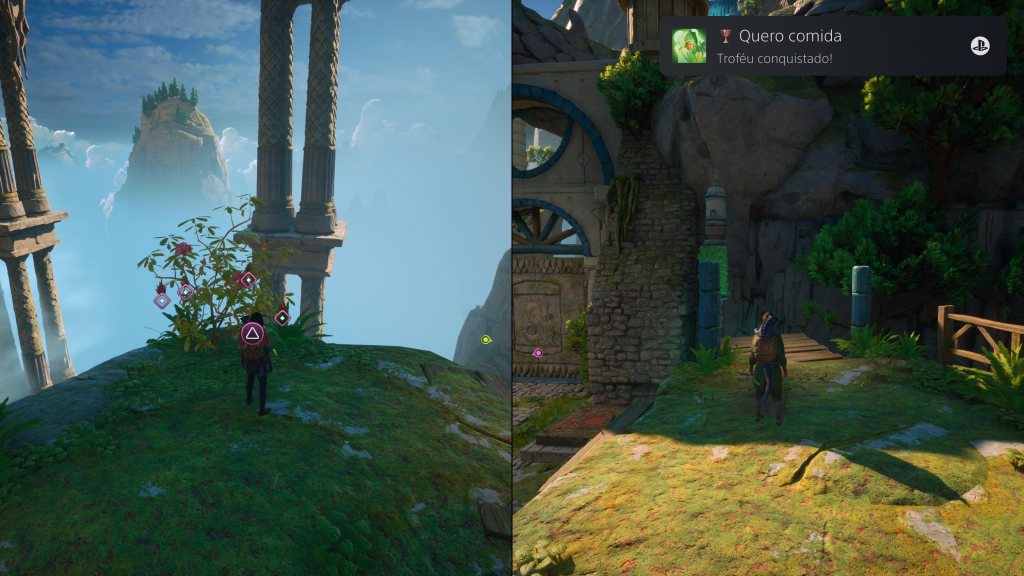Select the pink partner location marker

(538, 353)
